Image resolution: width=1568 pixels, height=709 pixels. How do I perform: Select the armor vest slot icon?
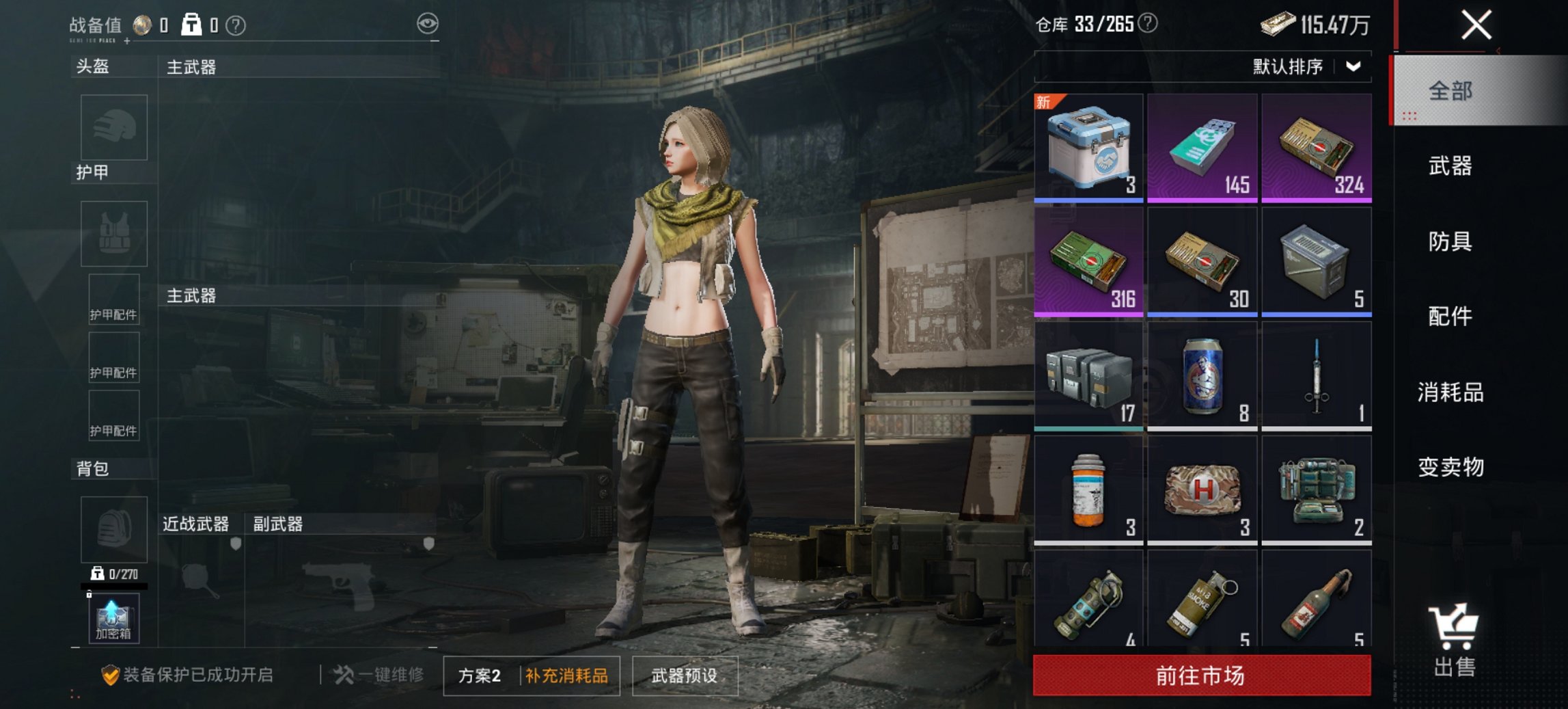[x=113, y=233]
